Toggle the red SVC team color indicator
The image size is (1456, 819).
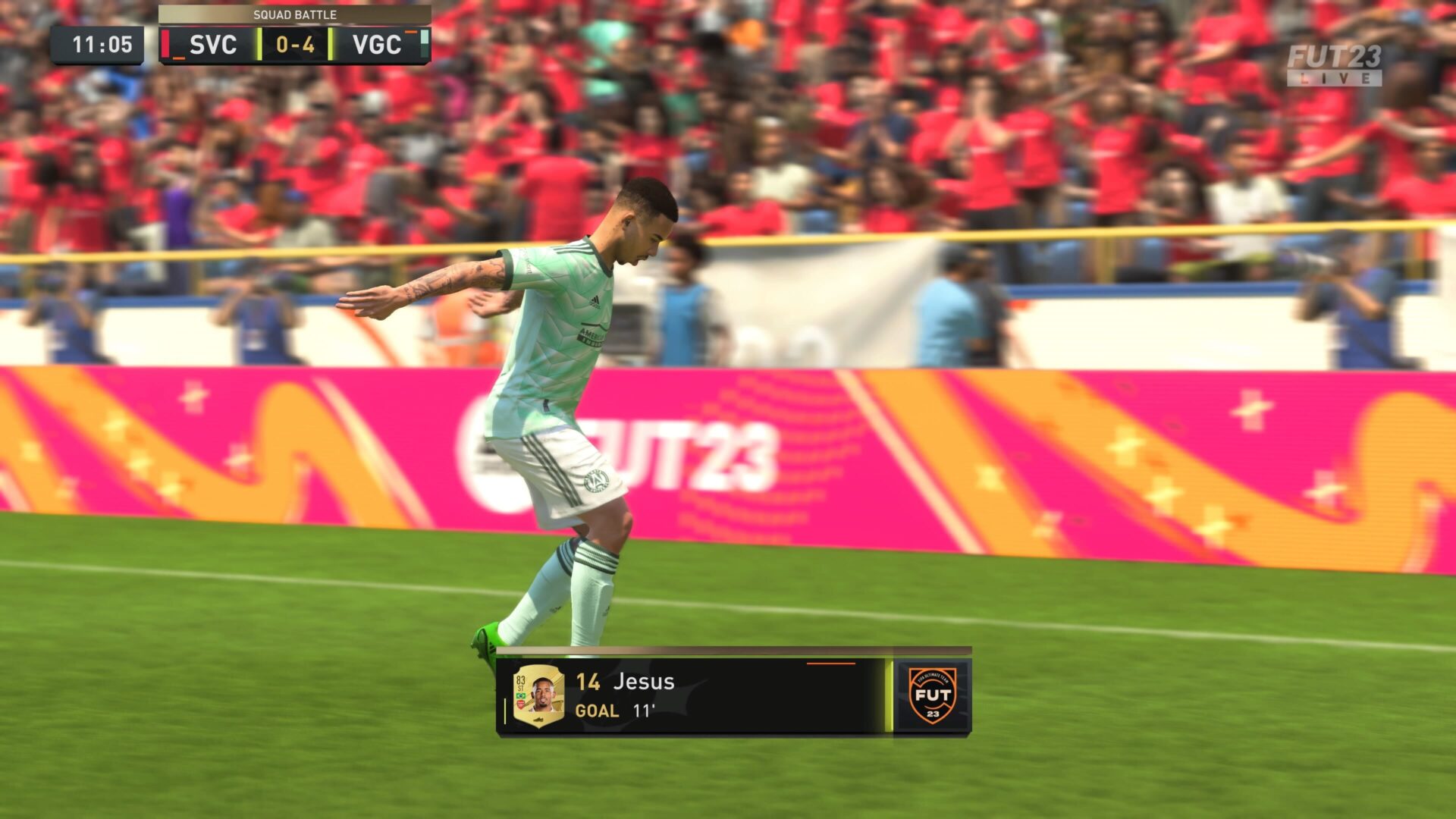coord(165,44)
